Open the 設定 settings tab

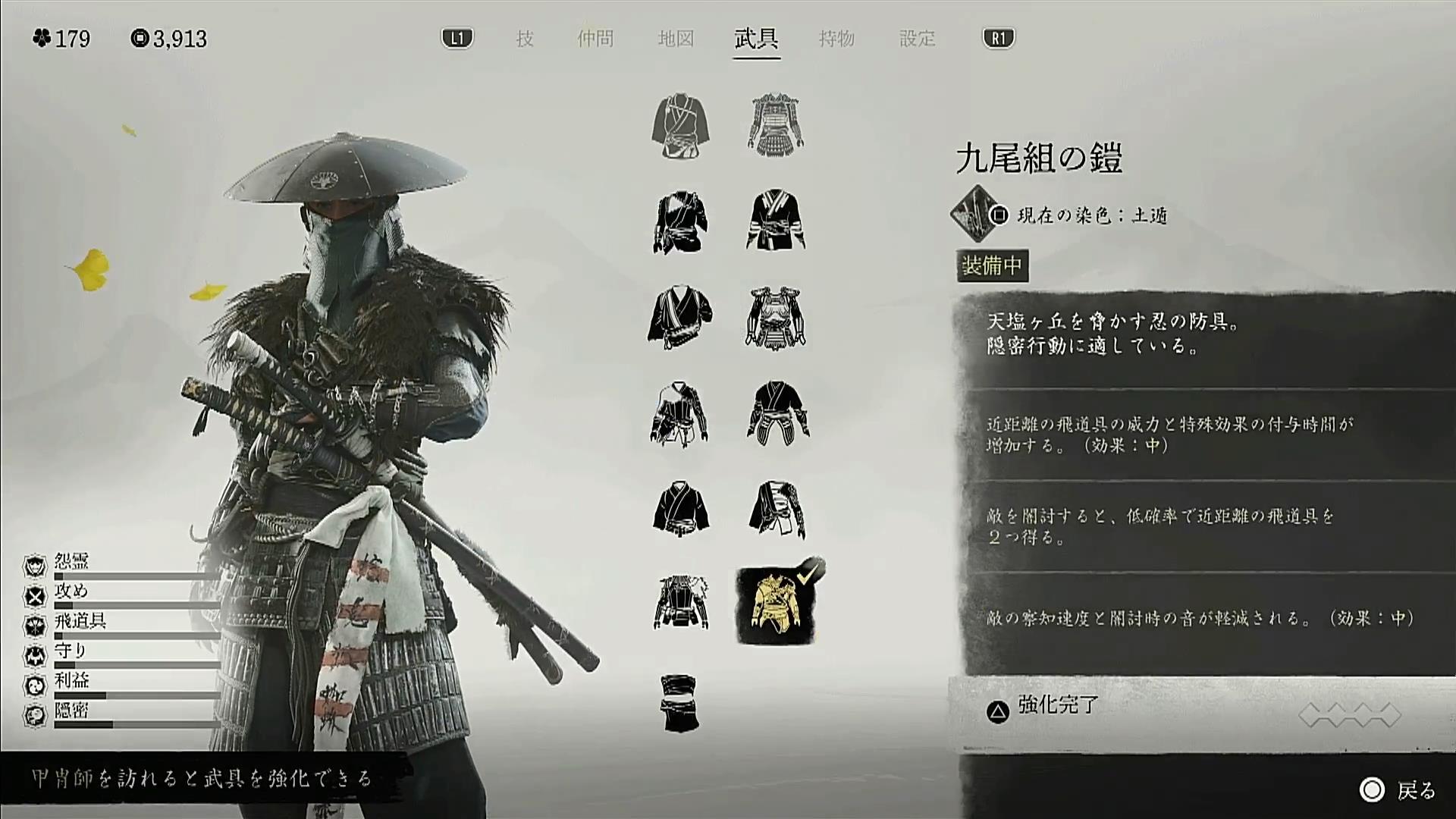coord(917,39)
